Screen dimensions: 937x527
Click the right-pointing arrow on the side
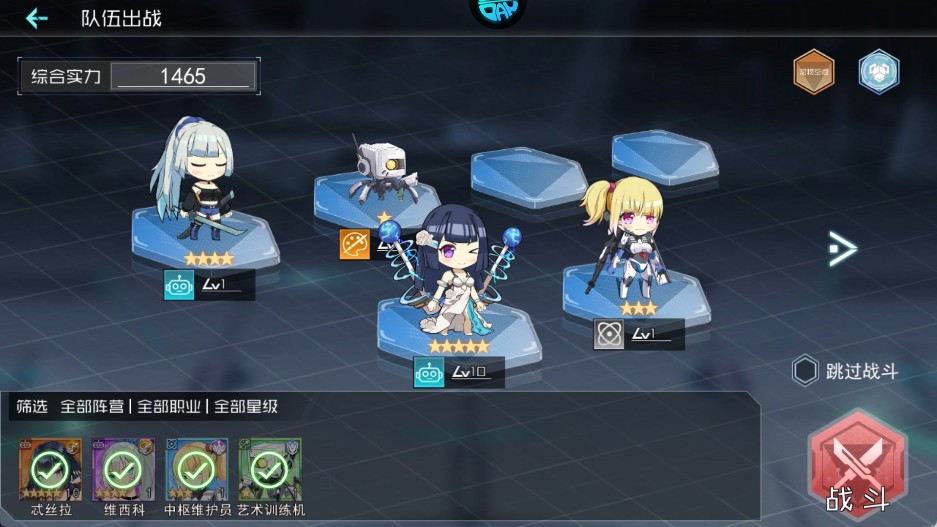842,249
